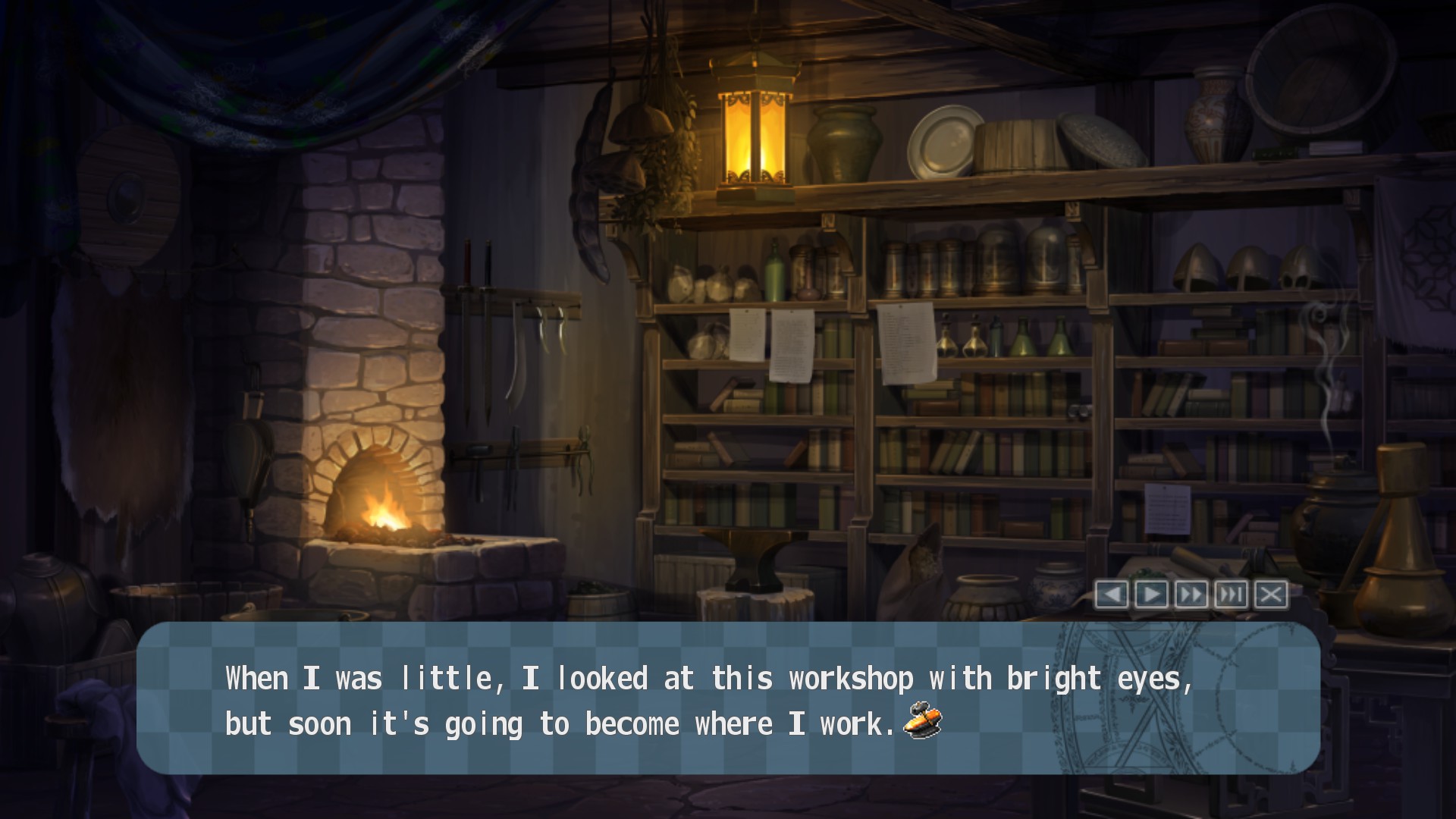This screenshot has width=1456, height=819.
Task: Click the X icon to hide the dialogue box
Action: 1272,595
